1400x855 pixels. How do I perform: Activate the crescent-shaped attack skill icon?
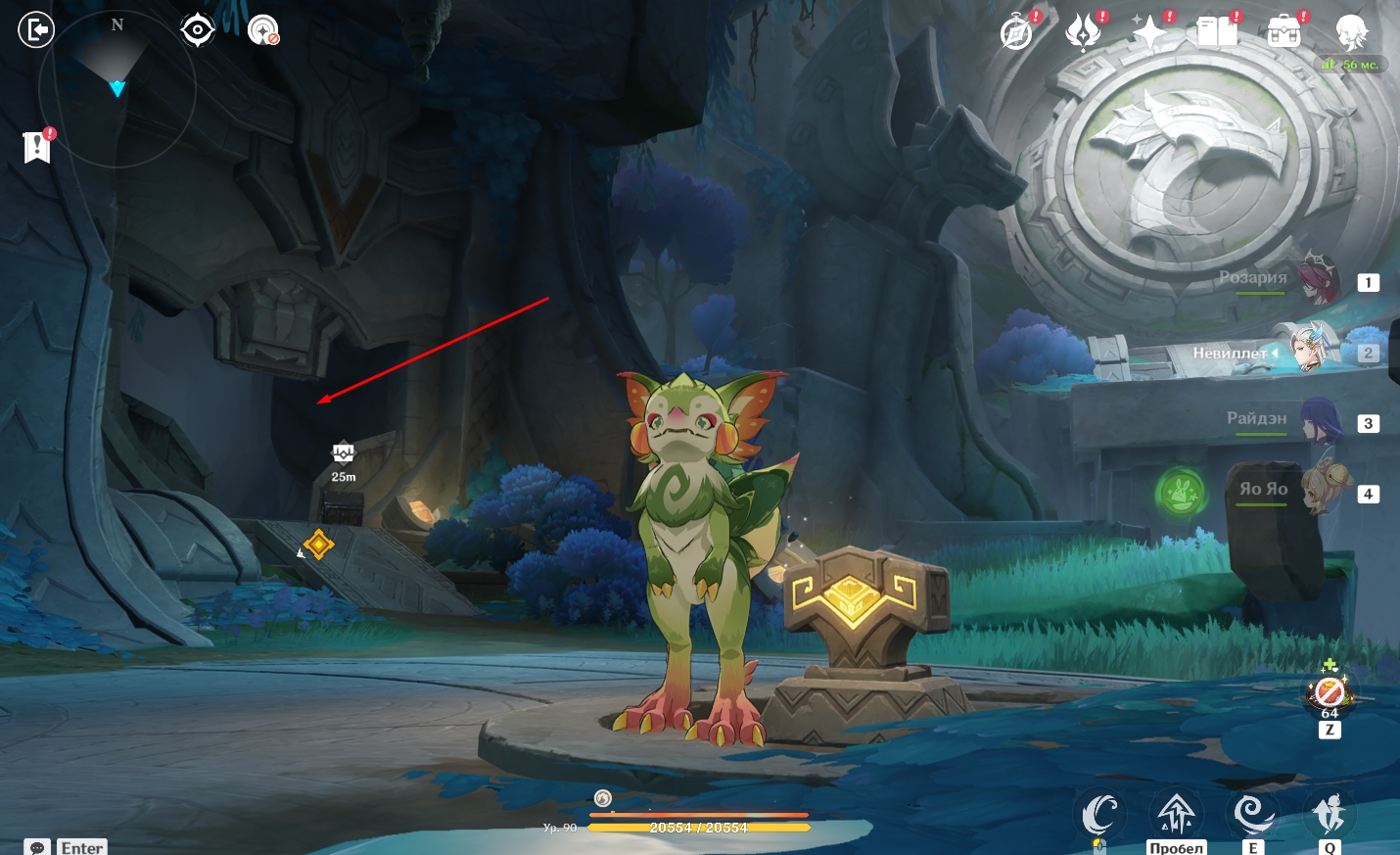(1098, 814)
